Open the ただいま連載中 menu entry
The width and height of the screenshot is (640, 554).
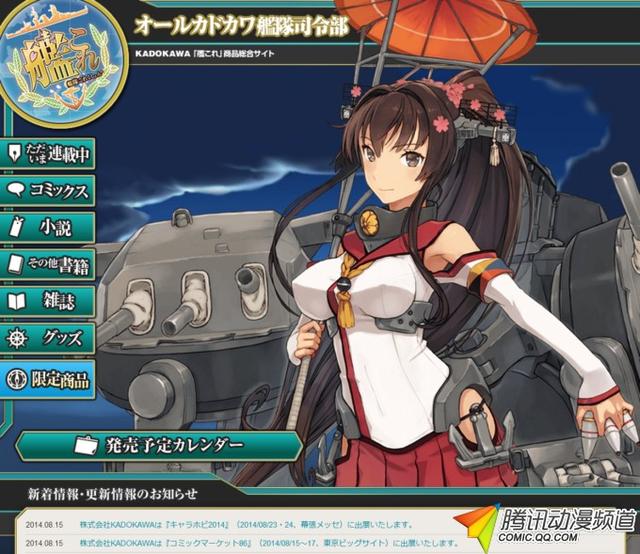49,154
